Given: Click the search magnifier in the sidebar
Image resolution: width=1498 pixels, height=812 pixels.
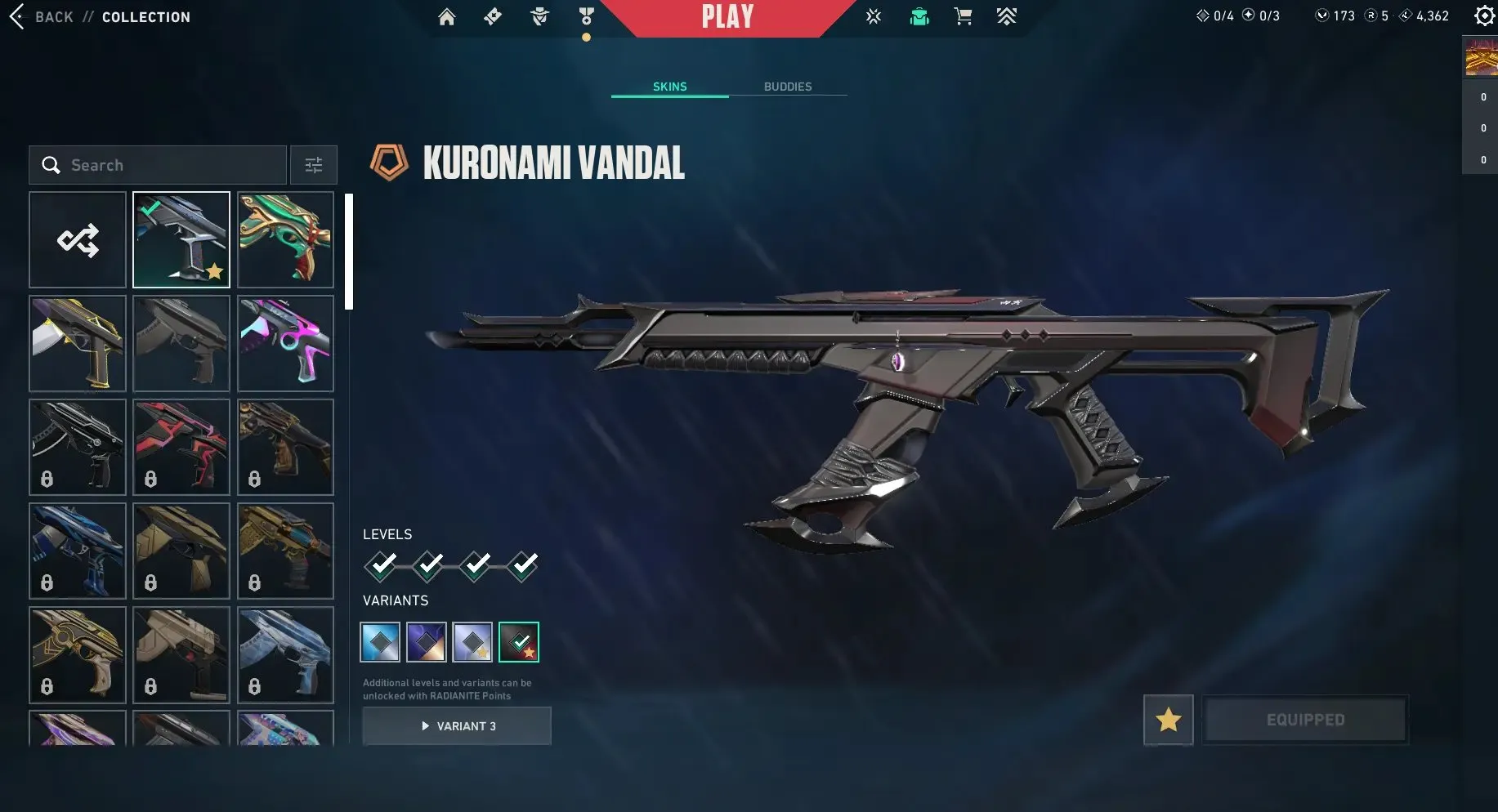Looking at the screenshot, I should [51, 164].
